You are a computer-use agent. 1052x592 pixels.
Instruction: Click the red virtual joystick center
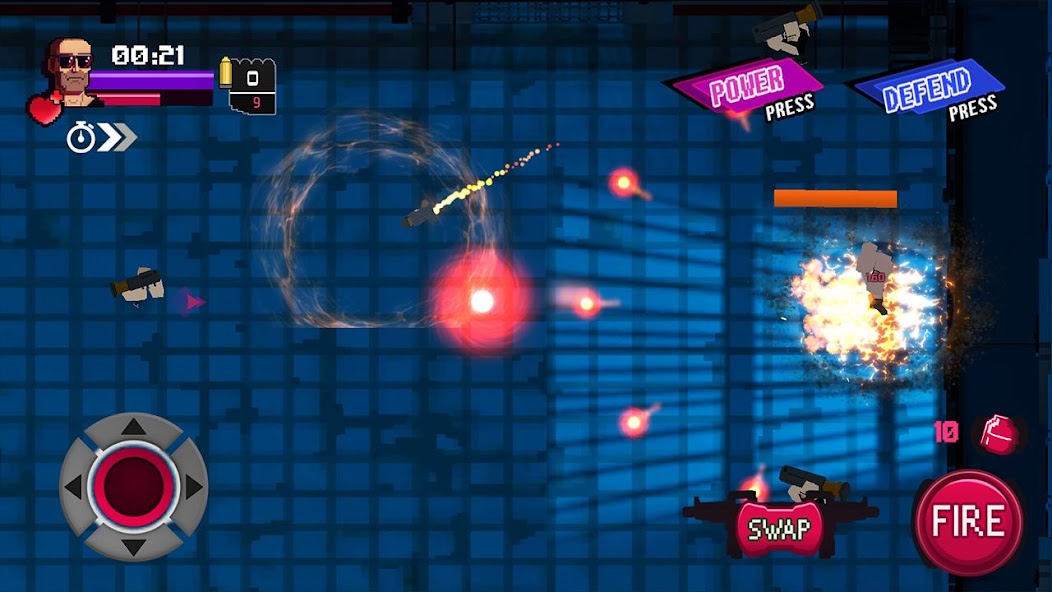pos(133,485)
